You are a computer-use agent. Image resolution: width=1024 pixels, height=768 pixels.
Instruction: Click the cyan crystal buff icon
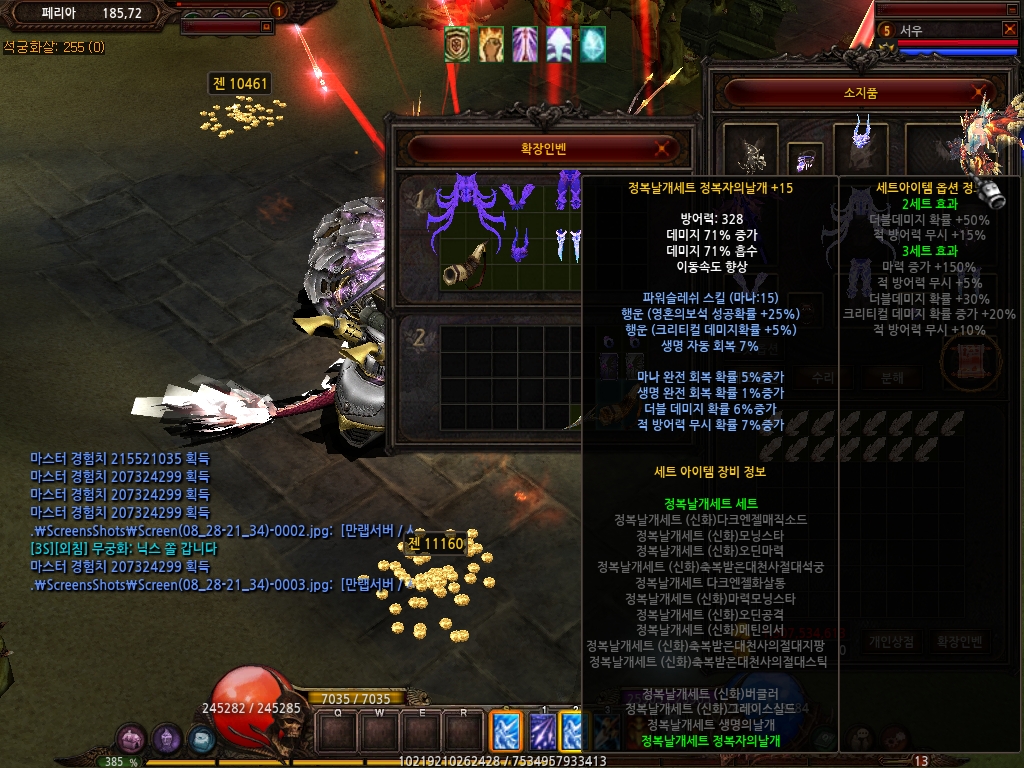point(593,43)
